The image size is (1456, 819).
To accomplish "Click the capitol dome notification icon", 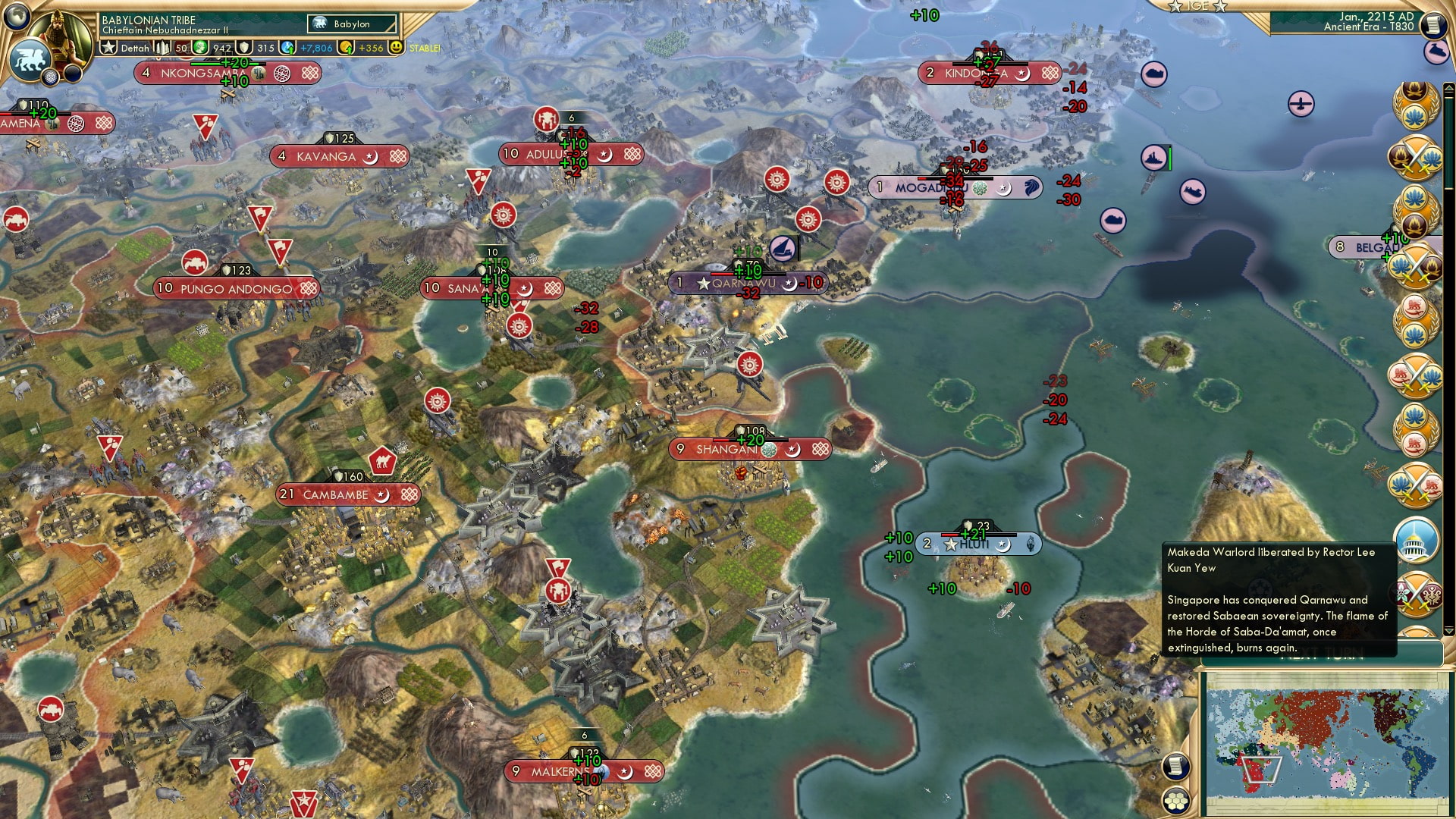I will [x=1417, y=541].
